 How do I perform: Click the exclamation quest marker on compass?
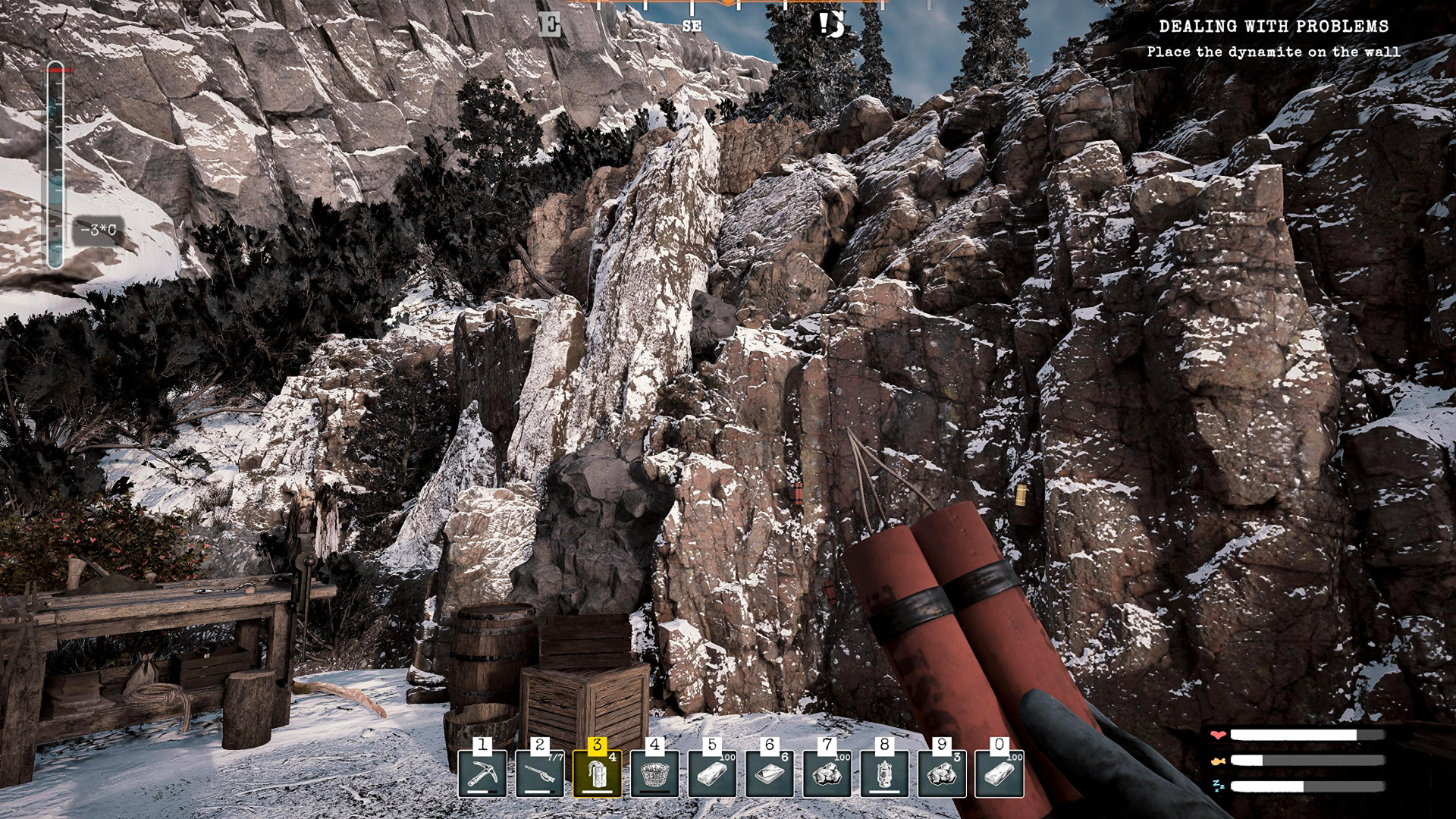point(831,24)
